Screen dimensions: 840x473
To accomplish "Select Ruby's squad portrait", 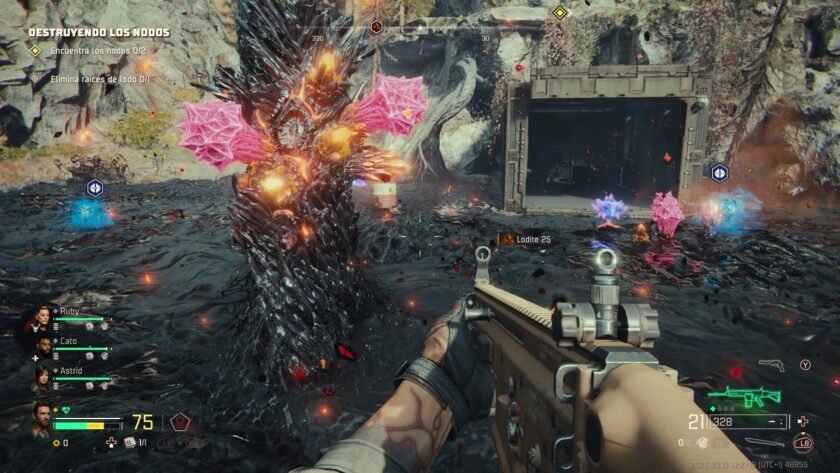I will pos(43,318).
